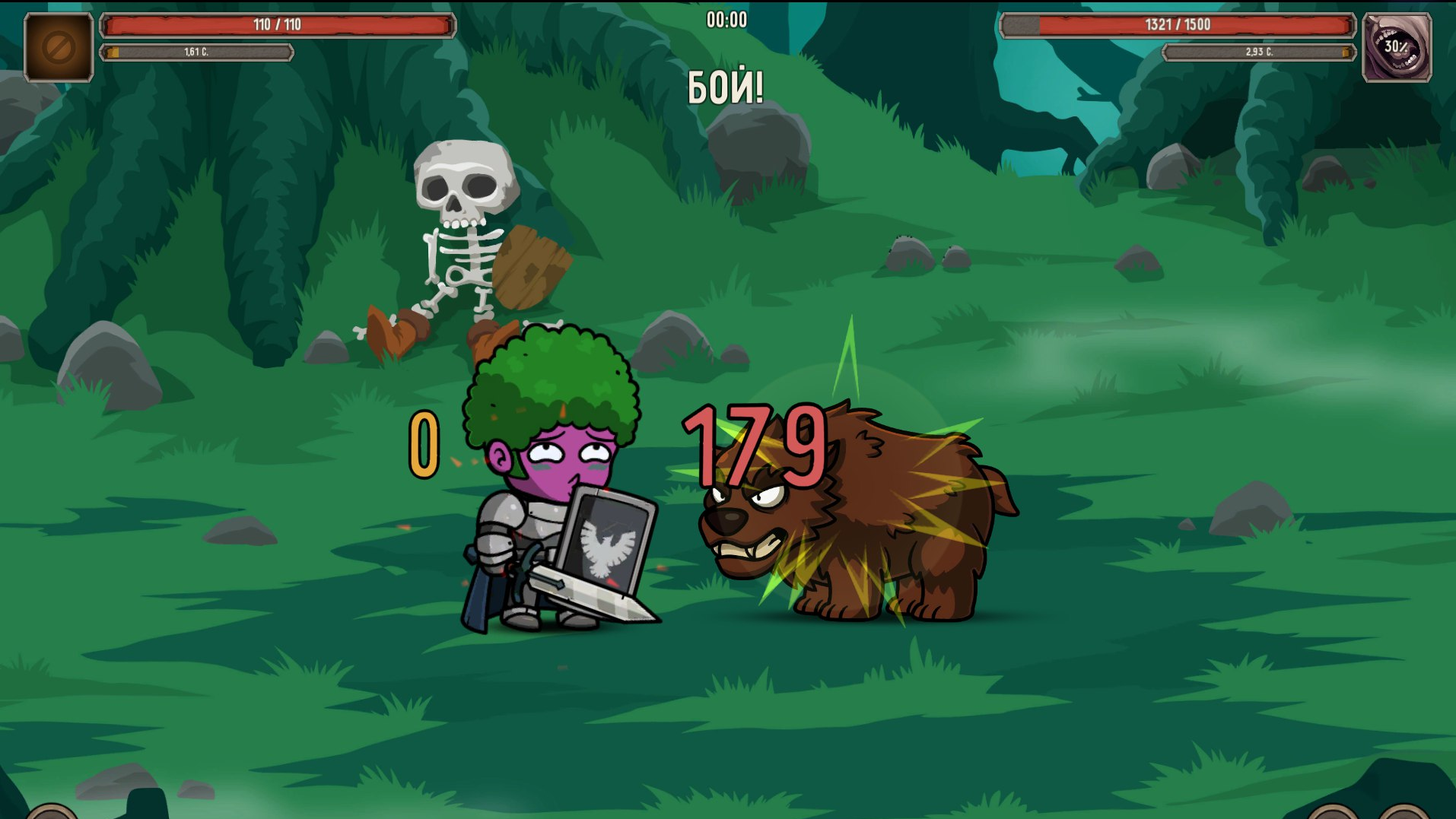1456x819 pixels.
Task: Click the hero health bar showing 110/110
Action: (x=278, y=24)
